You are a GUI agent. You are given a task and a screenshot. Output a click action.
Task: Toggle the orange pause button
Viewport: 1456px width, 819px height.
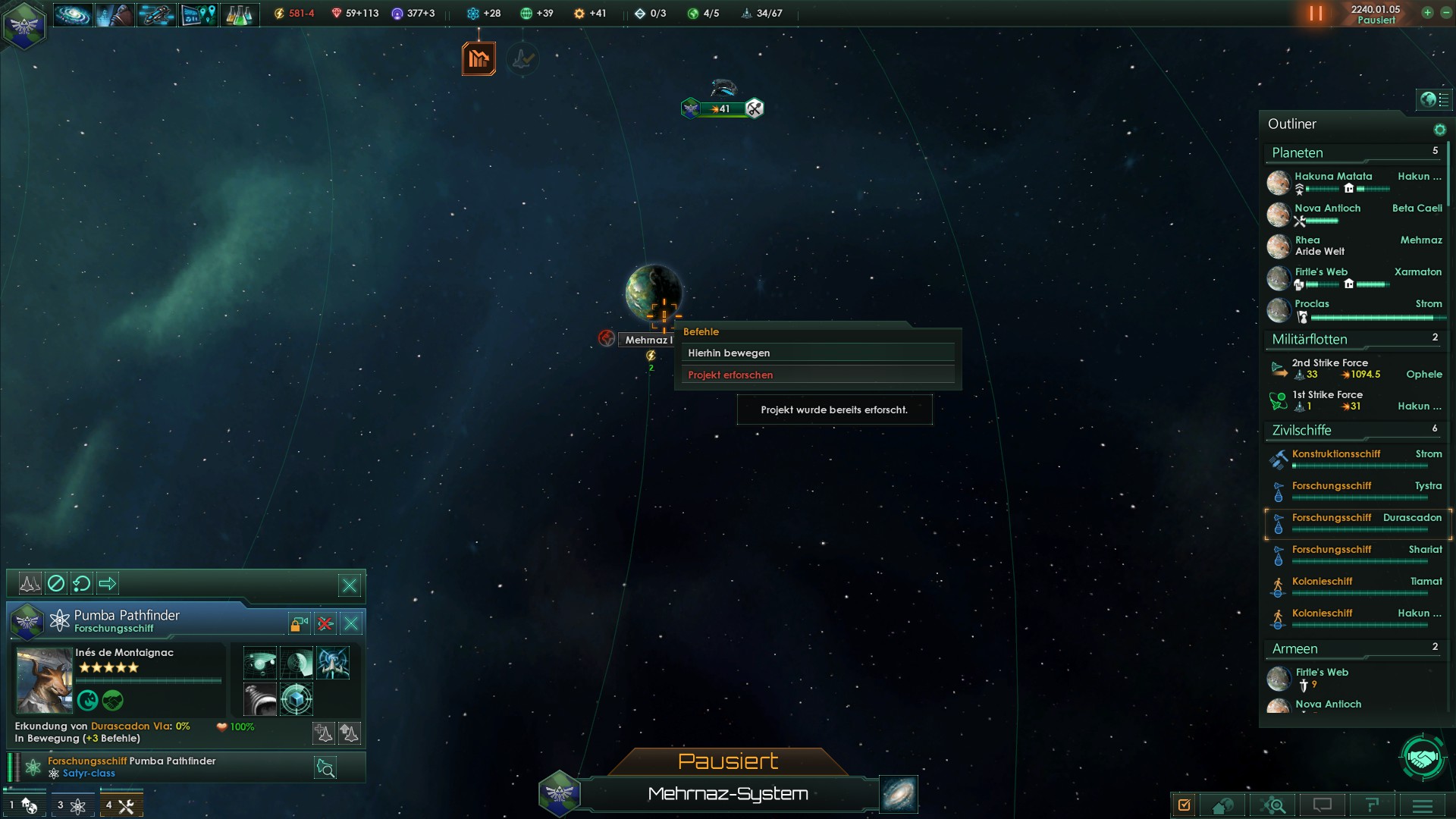(x=1316, y=14)
